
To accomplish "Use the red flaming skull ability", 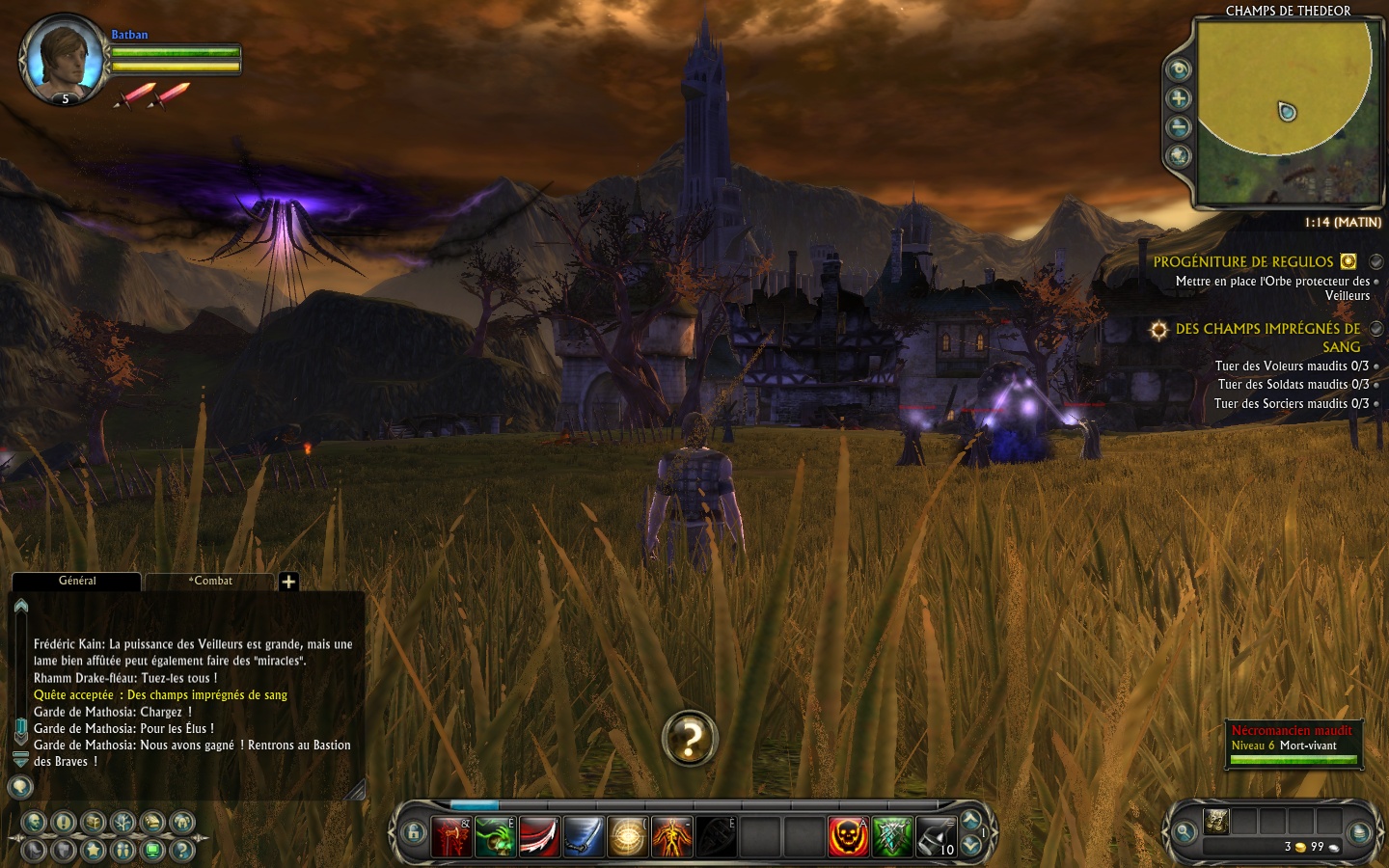I will click(x=848, y=837).
